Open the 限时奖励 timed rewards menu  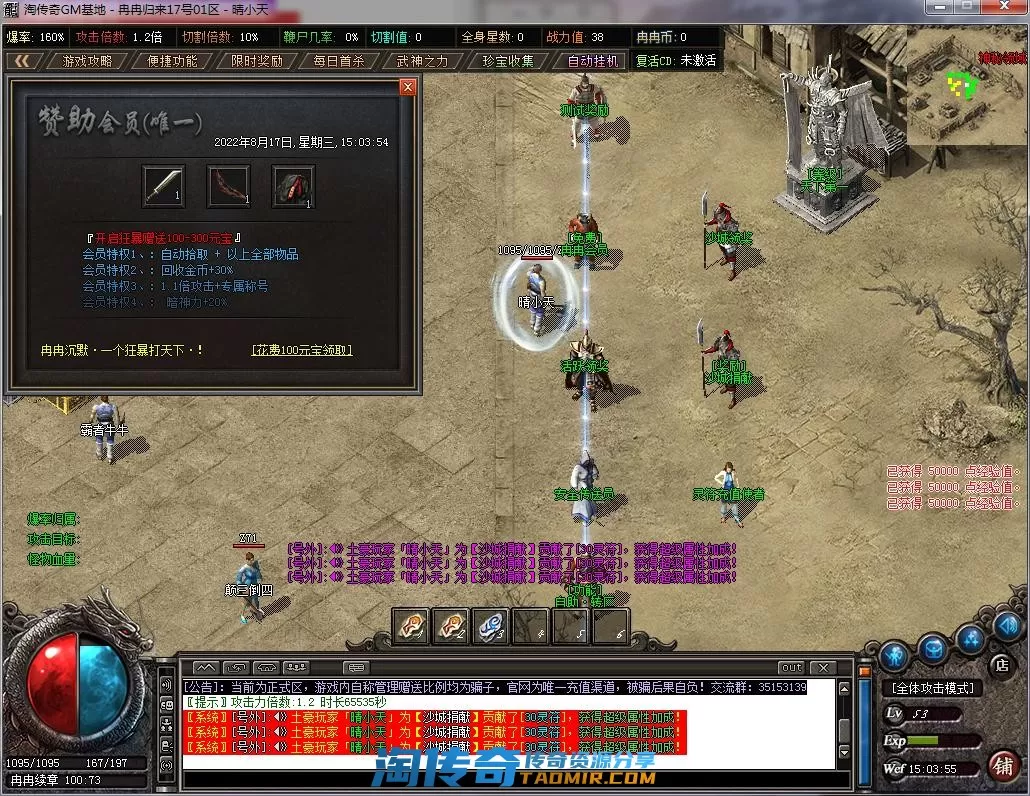[x=256, y=61]
